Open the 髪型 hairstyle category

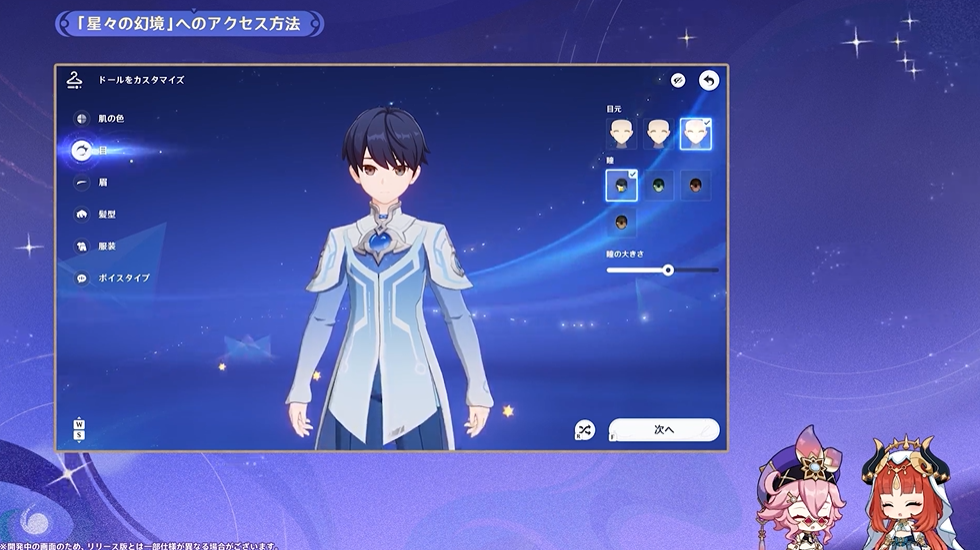pyautogui.click(x=82, y=214)
